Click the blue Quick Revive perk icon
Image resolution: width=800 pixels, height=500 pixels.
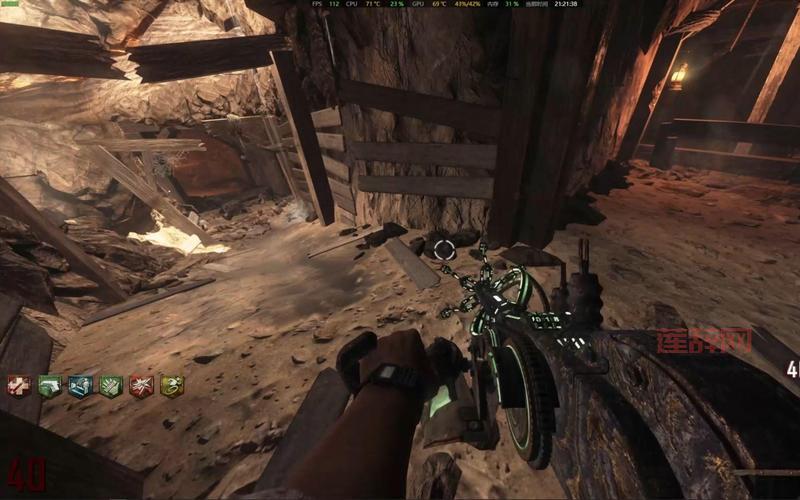click(x=80, y=386)
